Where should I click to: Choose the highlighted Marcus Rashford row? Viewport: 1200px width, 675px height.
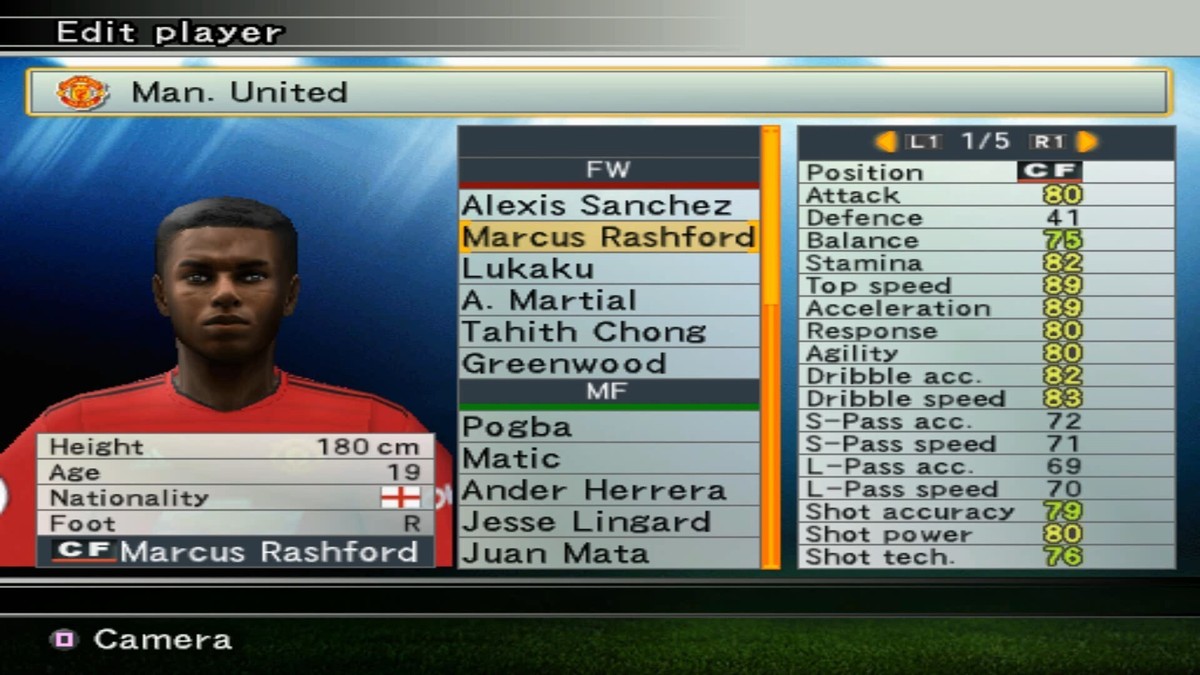[x=608, y=237]
